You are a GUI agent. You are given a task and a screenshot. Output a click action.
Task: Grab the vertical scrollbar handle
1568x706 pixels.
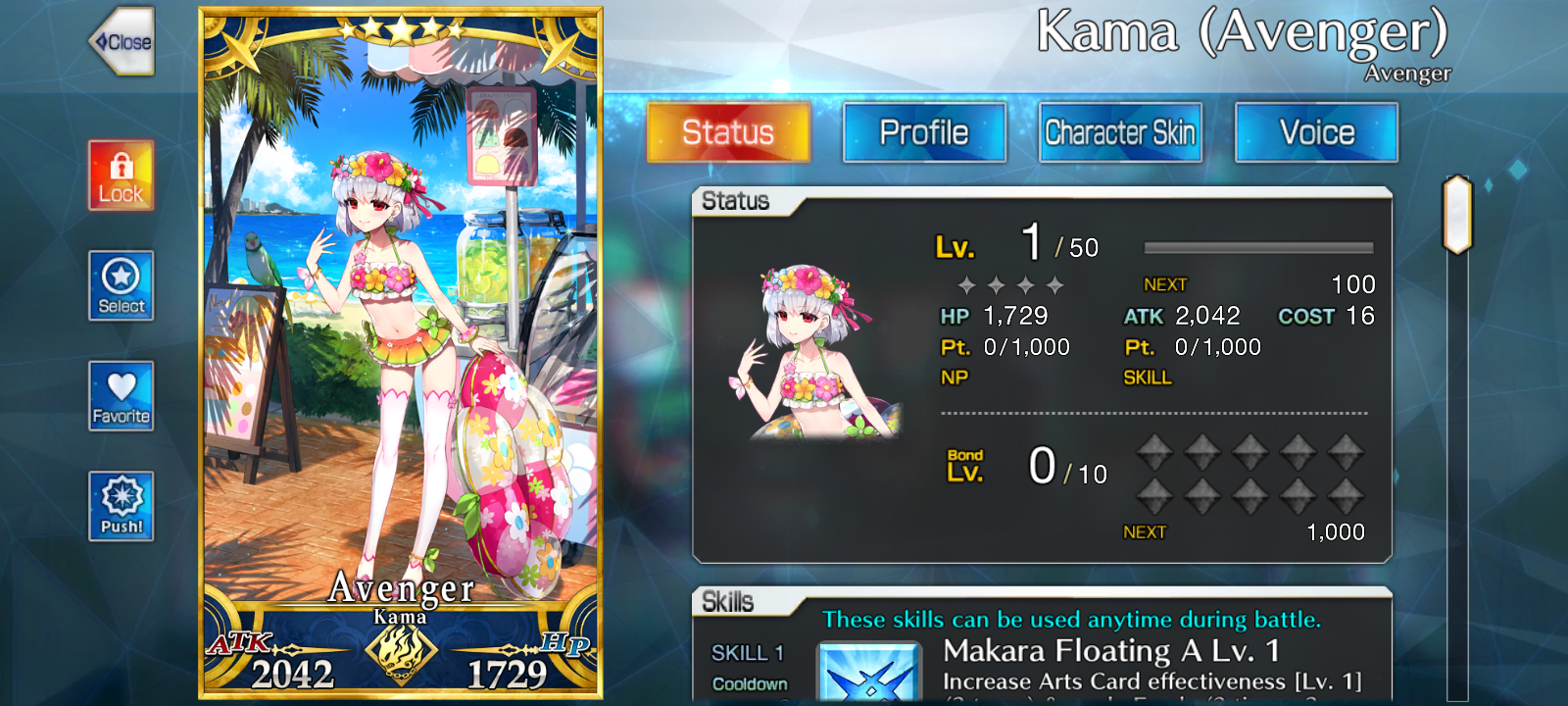pyautogui.click(x=1457, y=214)
